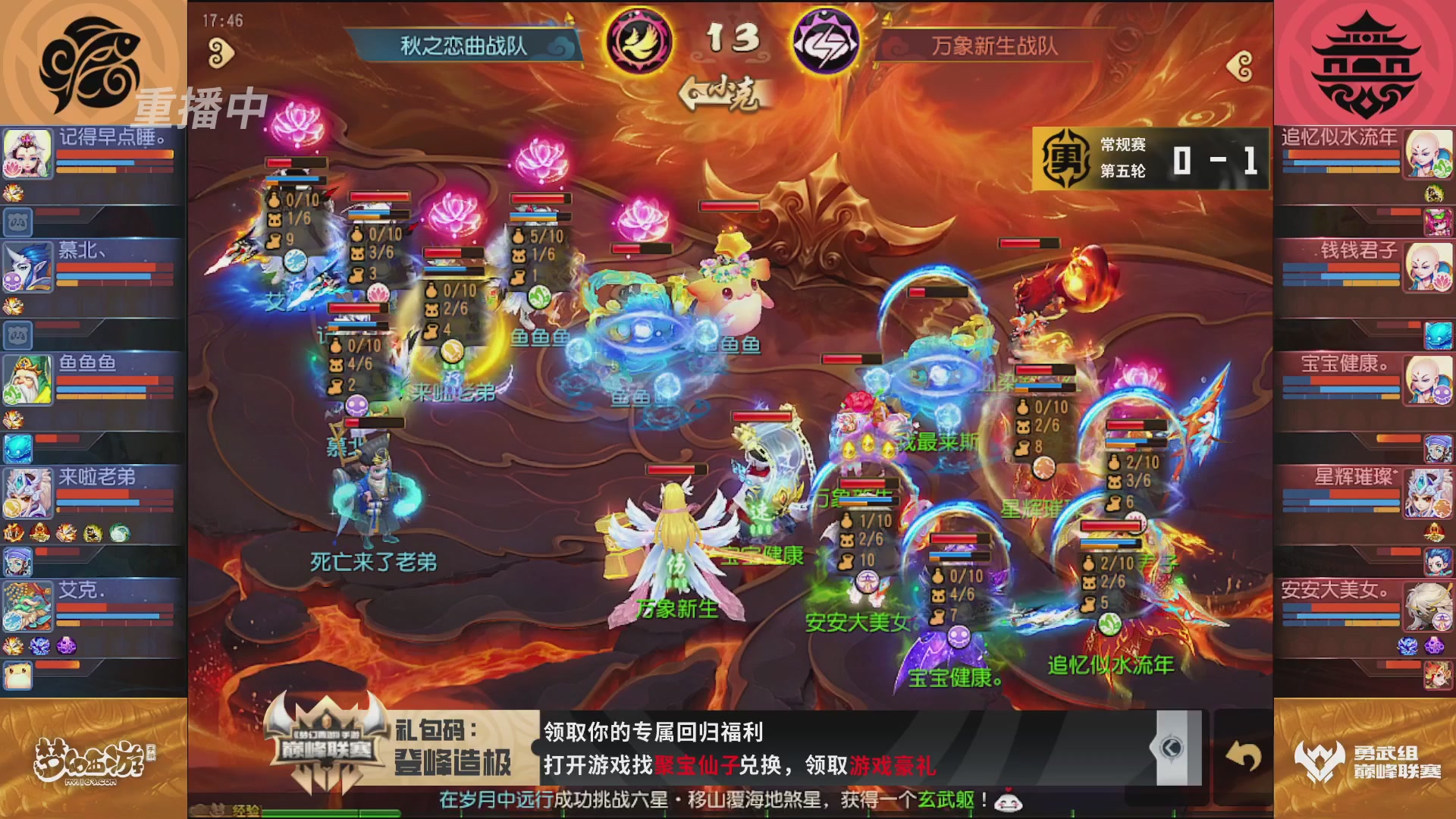
Task: Click the phoenix team emblem at top center
Action: [x=638, y=42]
